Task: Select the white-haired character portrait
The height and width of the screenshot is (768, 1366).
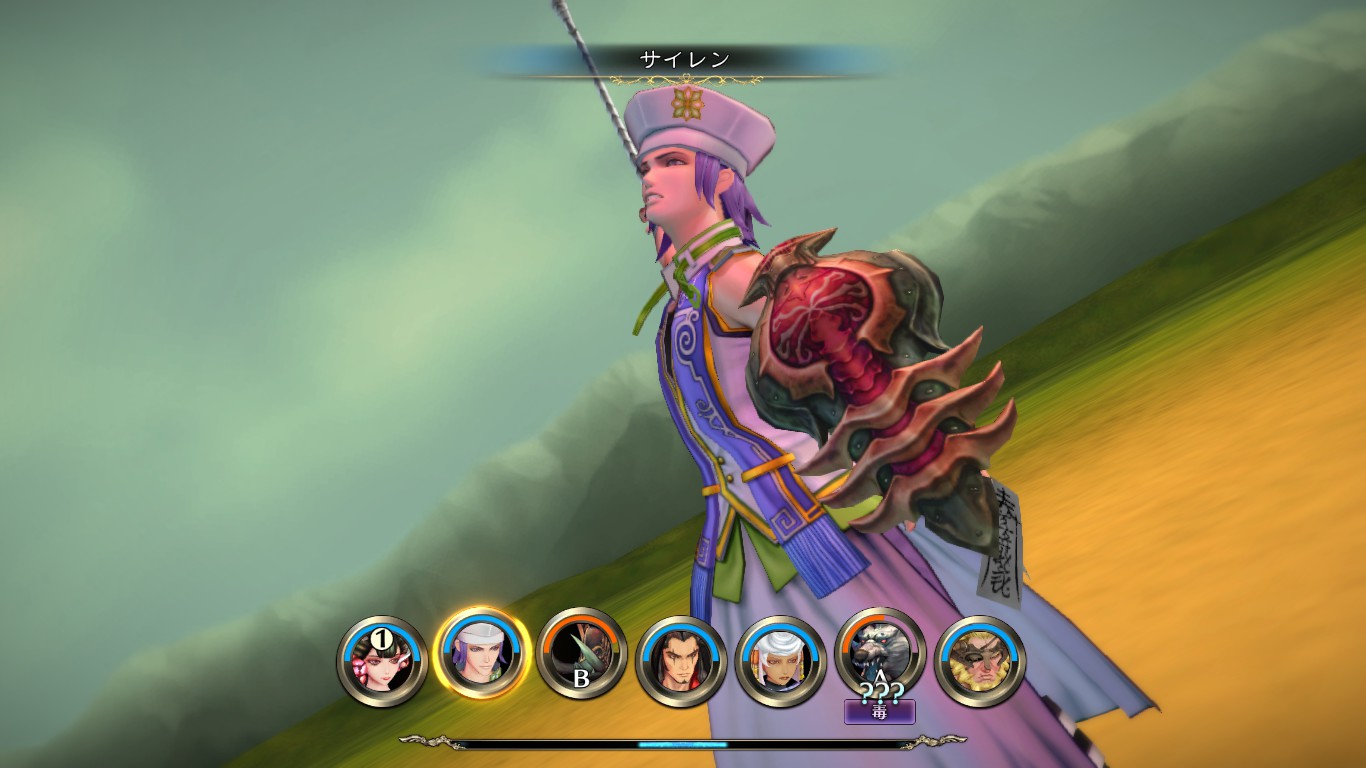Action: [780, 660]
